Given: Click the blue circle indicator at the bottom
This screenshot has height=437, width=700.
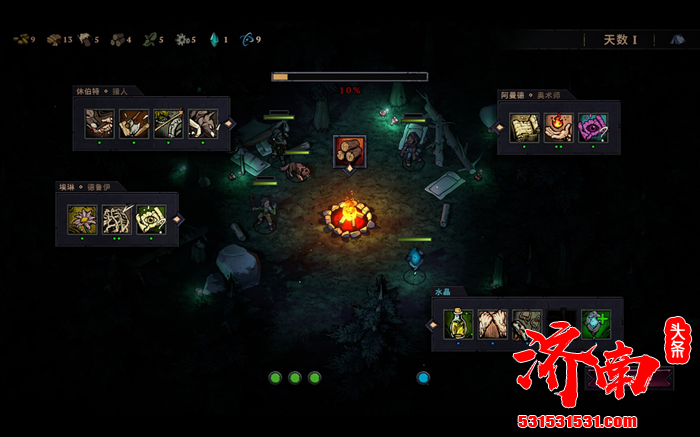Looking at the screenshot, I should pos(423,378).
